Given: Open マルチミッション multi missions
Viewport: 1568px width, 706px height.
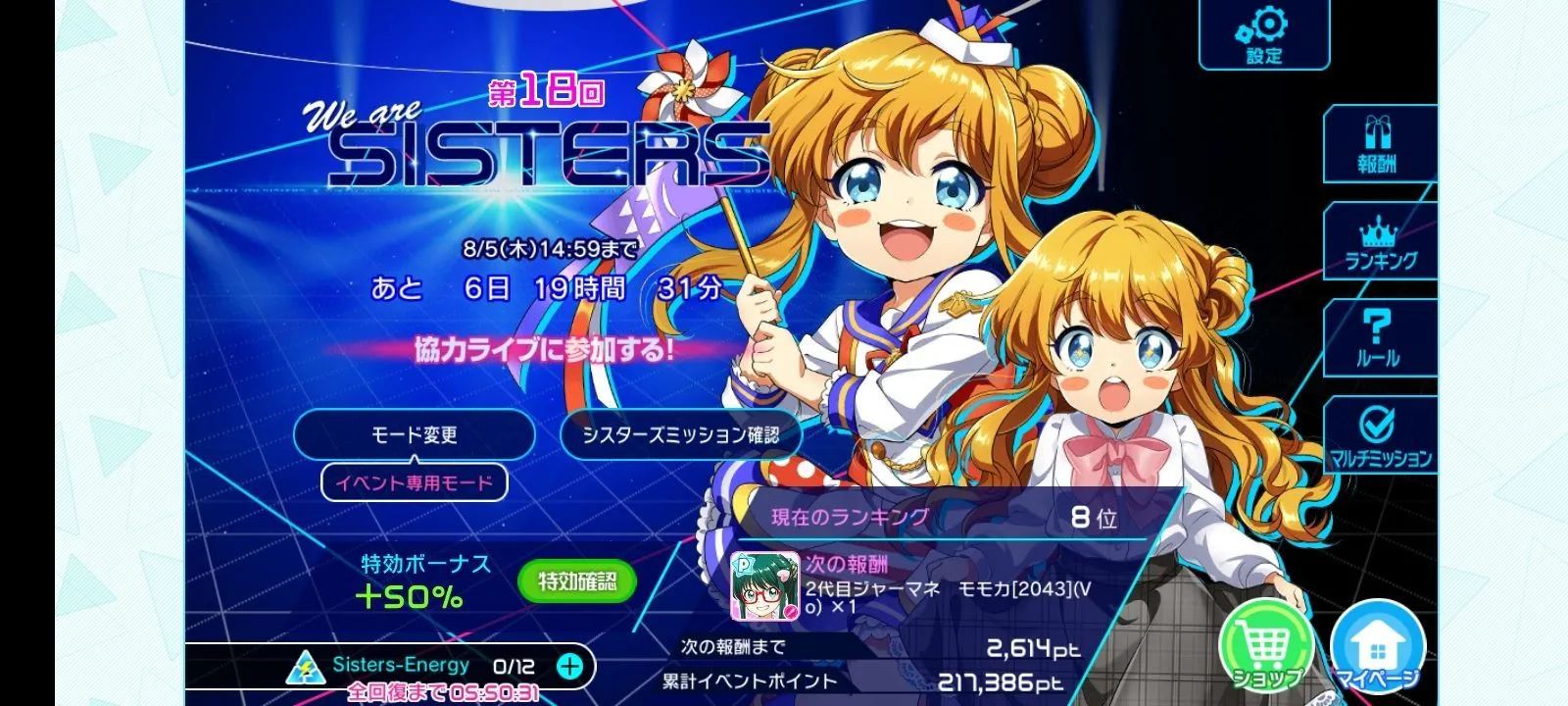Looking at the screenshot, I should point(1380,436).
